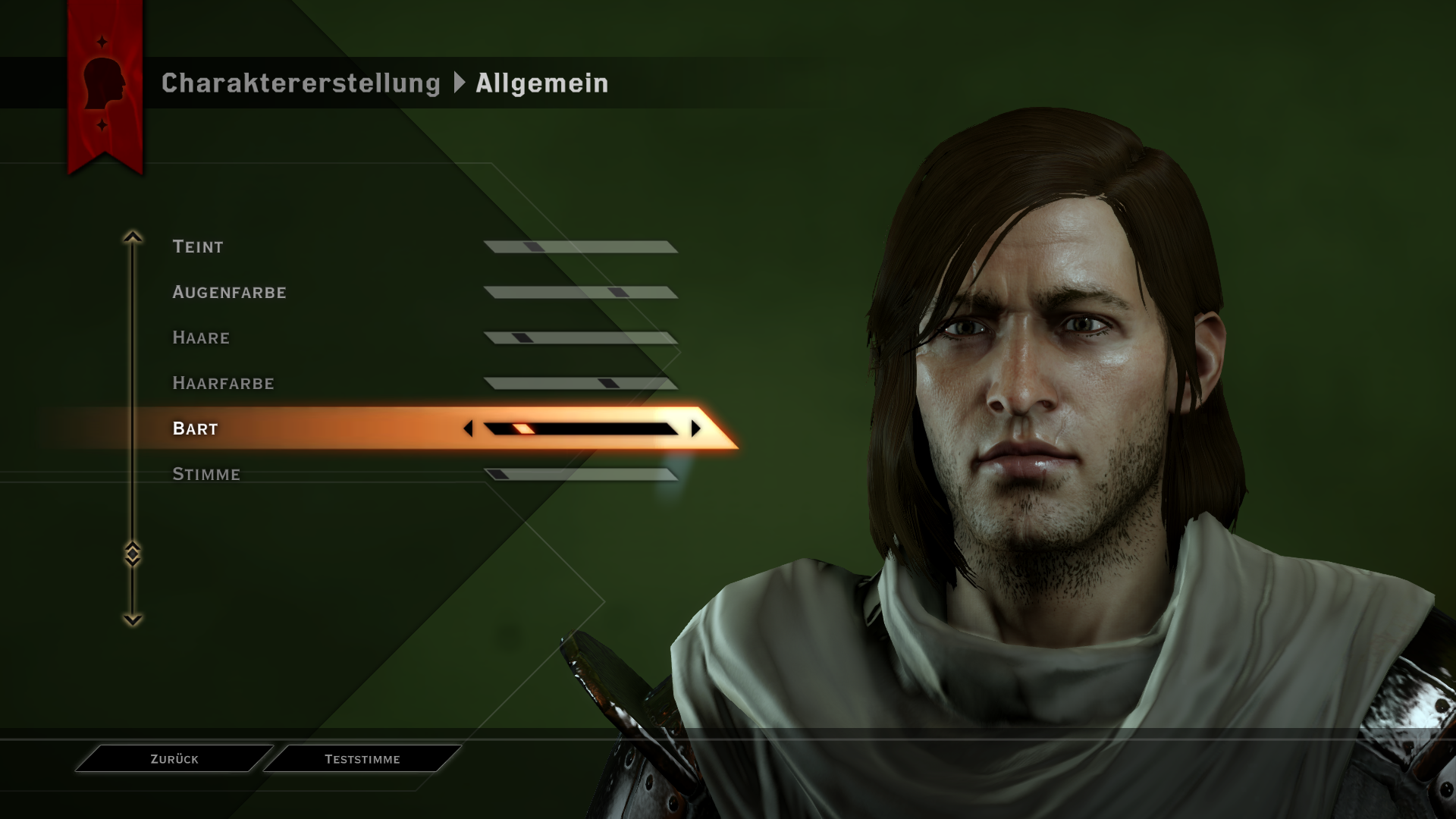
Task: Set the Haarfarbe slider bar
Action: (x=581, y=384)
